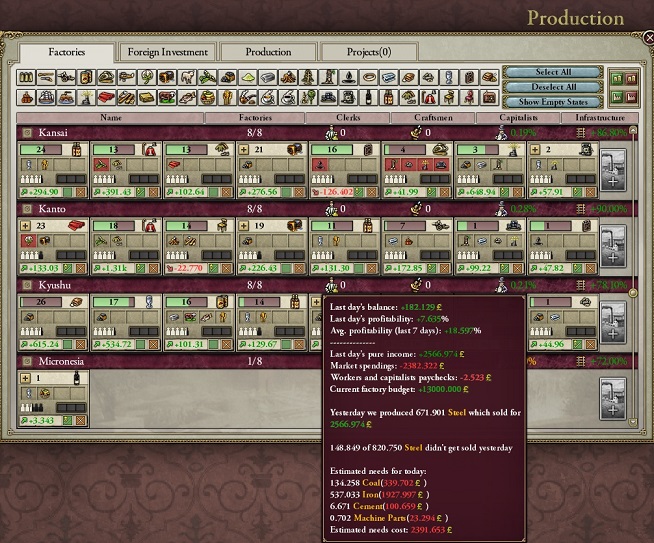The width and height of the screenshot is (654, 543).
Task: Sort the list by Name column
Action: click(x=109, y=118)
